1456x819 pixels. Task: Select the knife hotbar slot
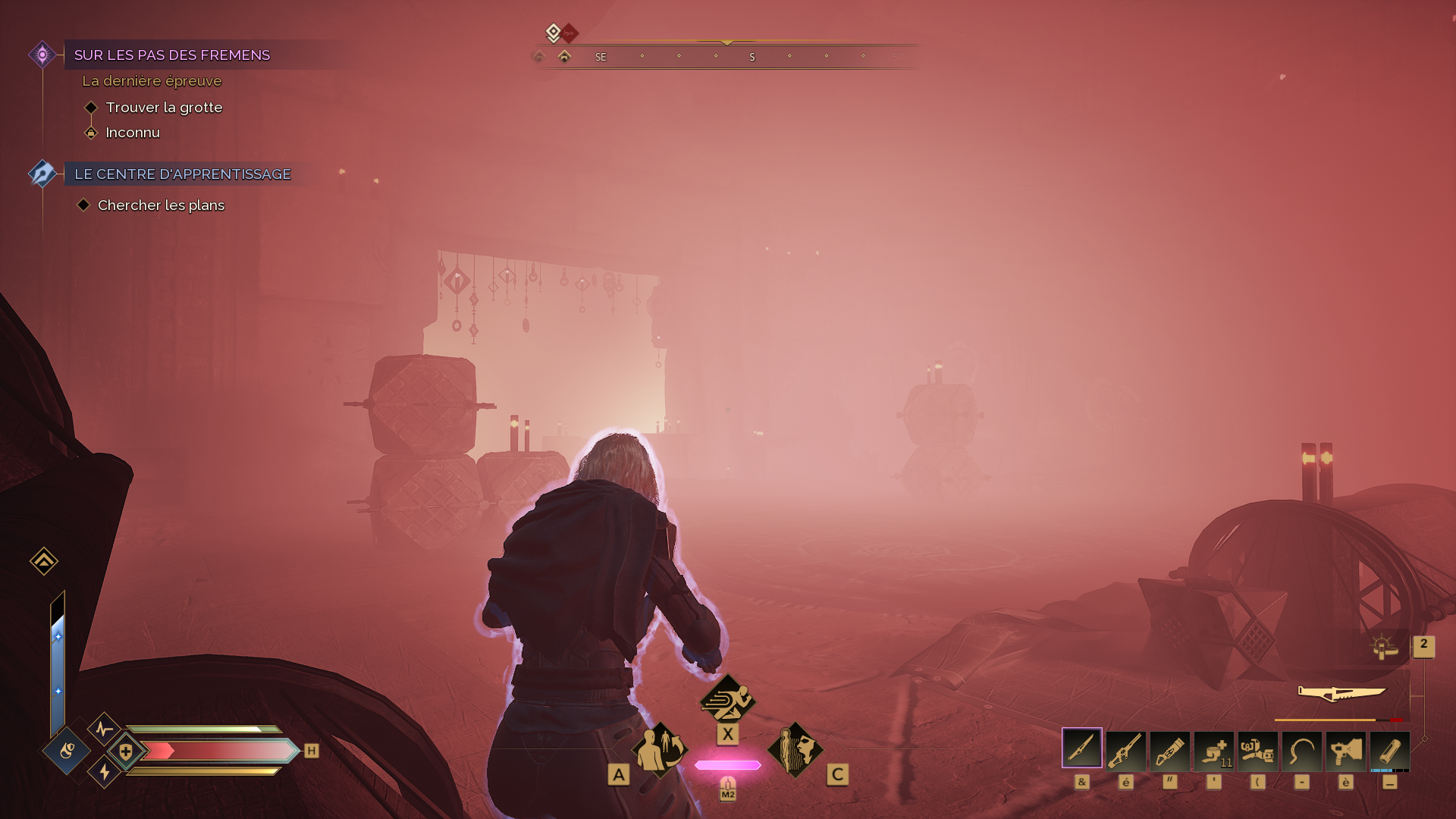[x=1081, y=748]
